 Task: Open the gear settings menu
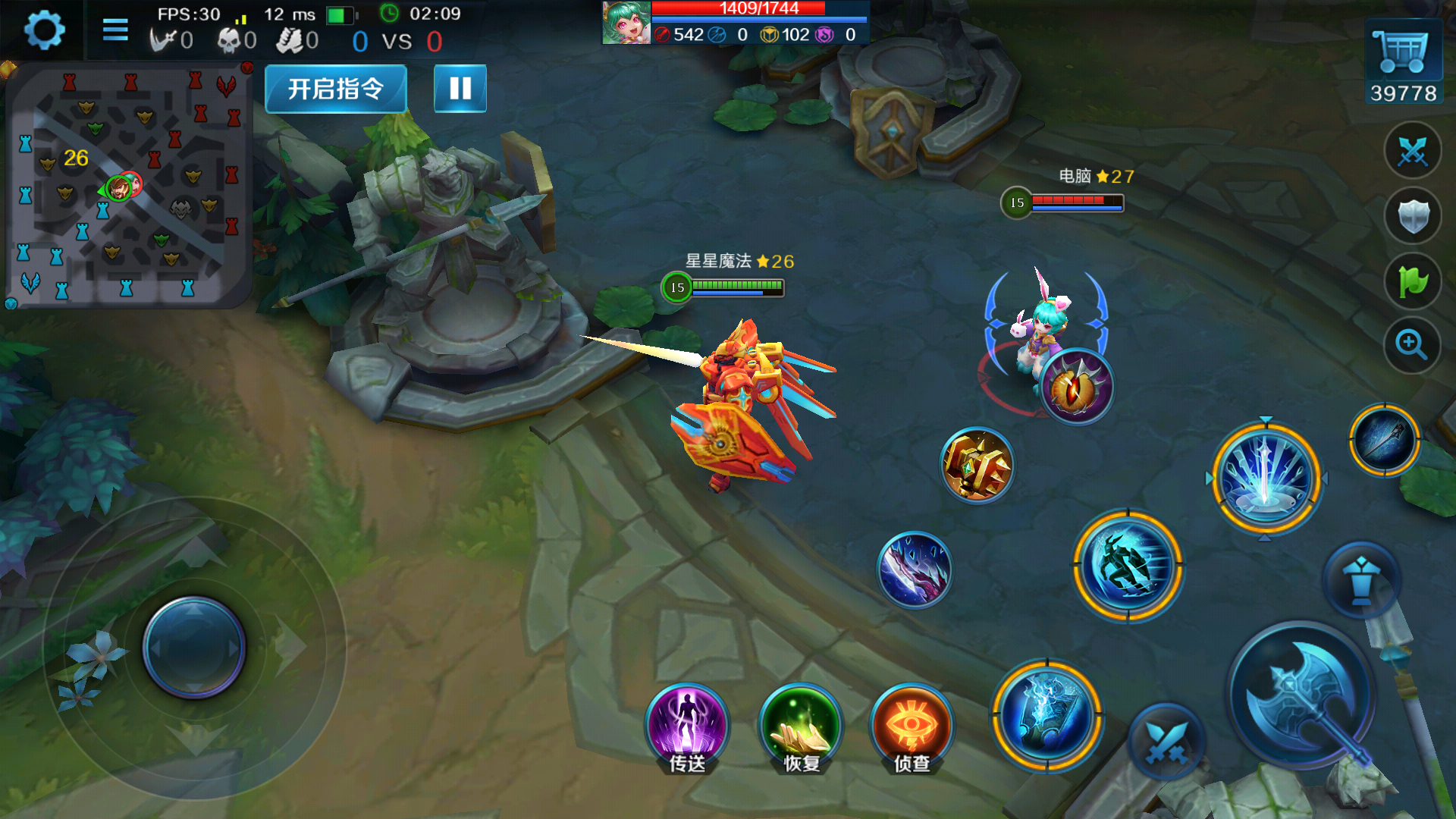point(44,31)
